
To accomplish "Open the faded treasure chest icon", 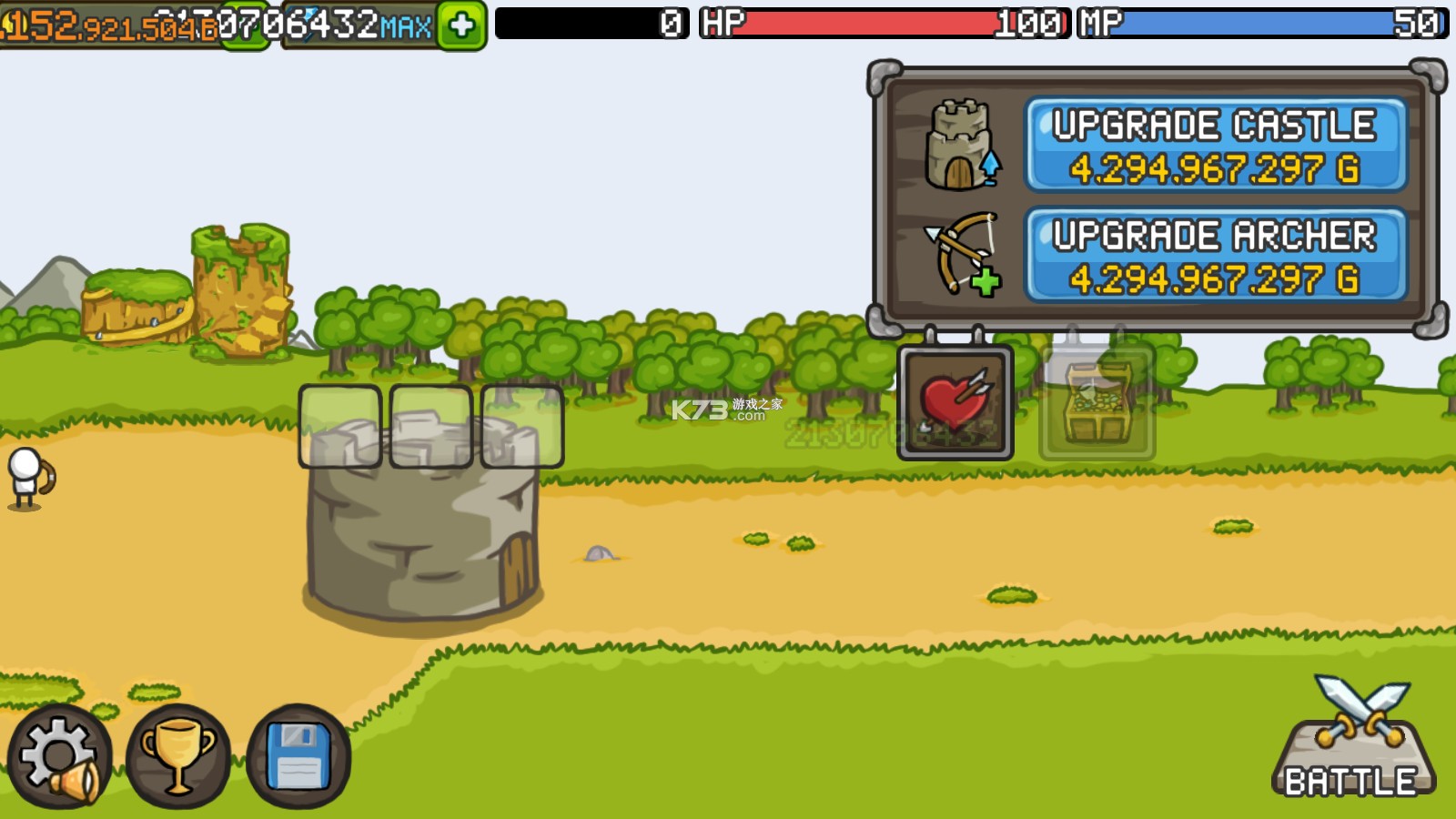I will coord(1097,402).
